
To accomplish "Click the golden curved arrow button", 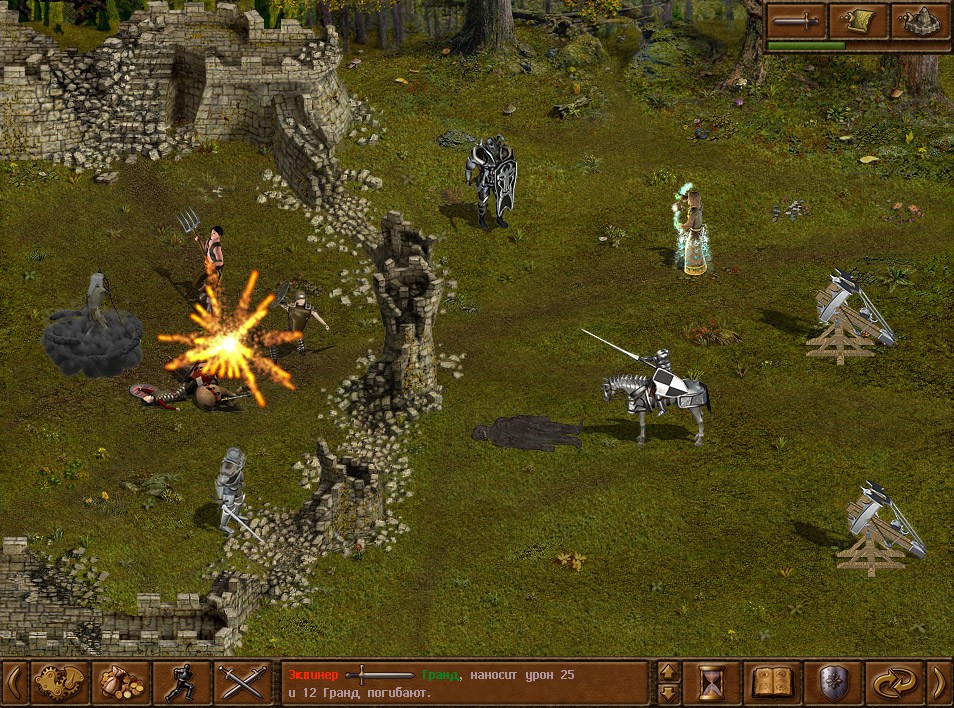I will (894, 683).
